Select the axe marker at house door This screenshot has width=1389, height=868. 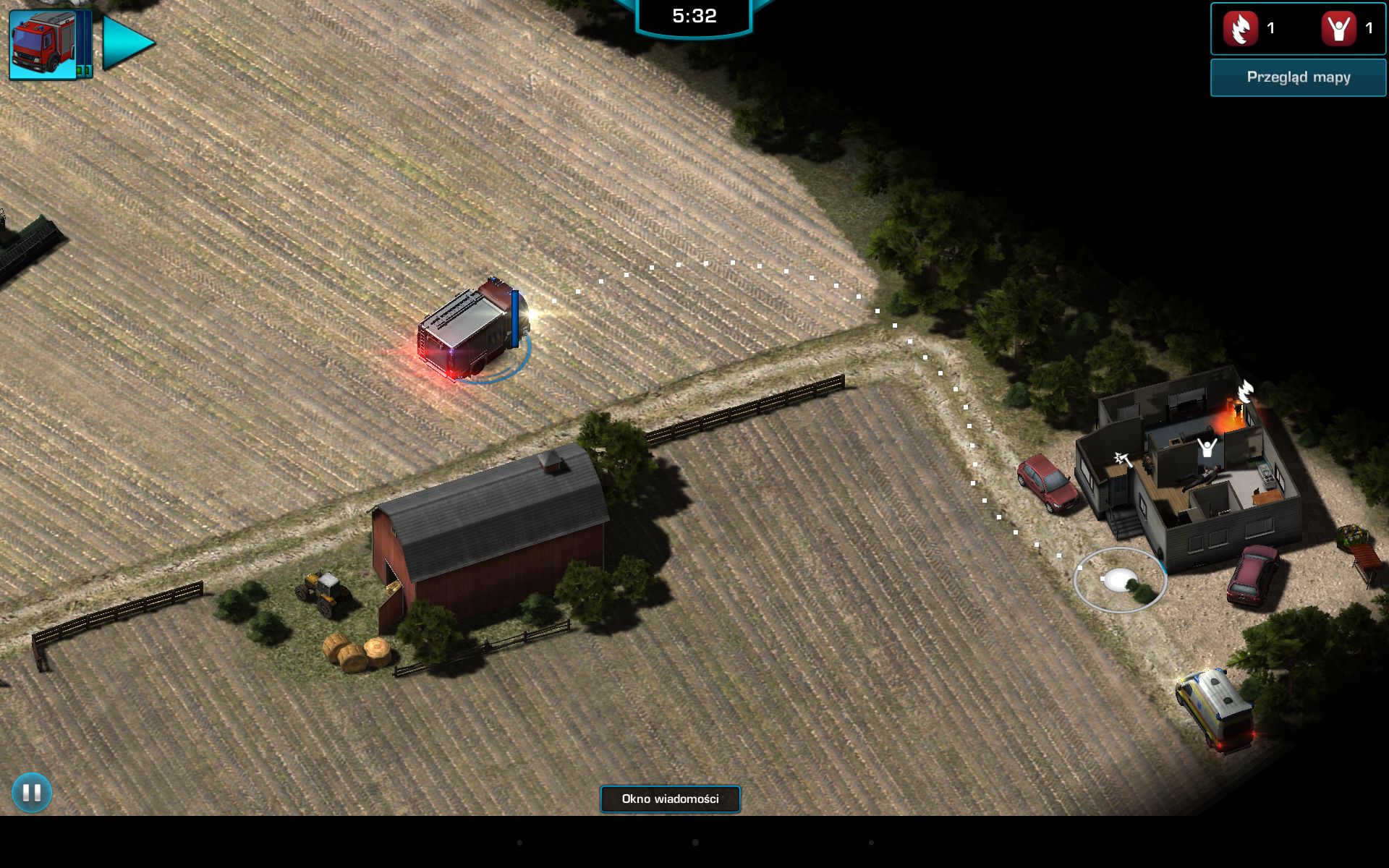coord(1123,459)
